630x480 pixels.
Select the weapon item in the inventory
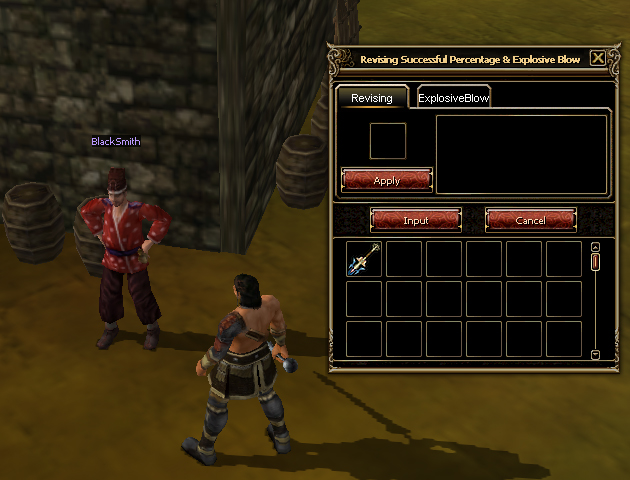pos(364,259)
